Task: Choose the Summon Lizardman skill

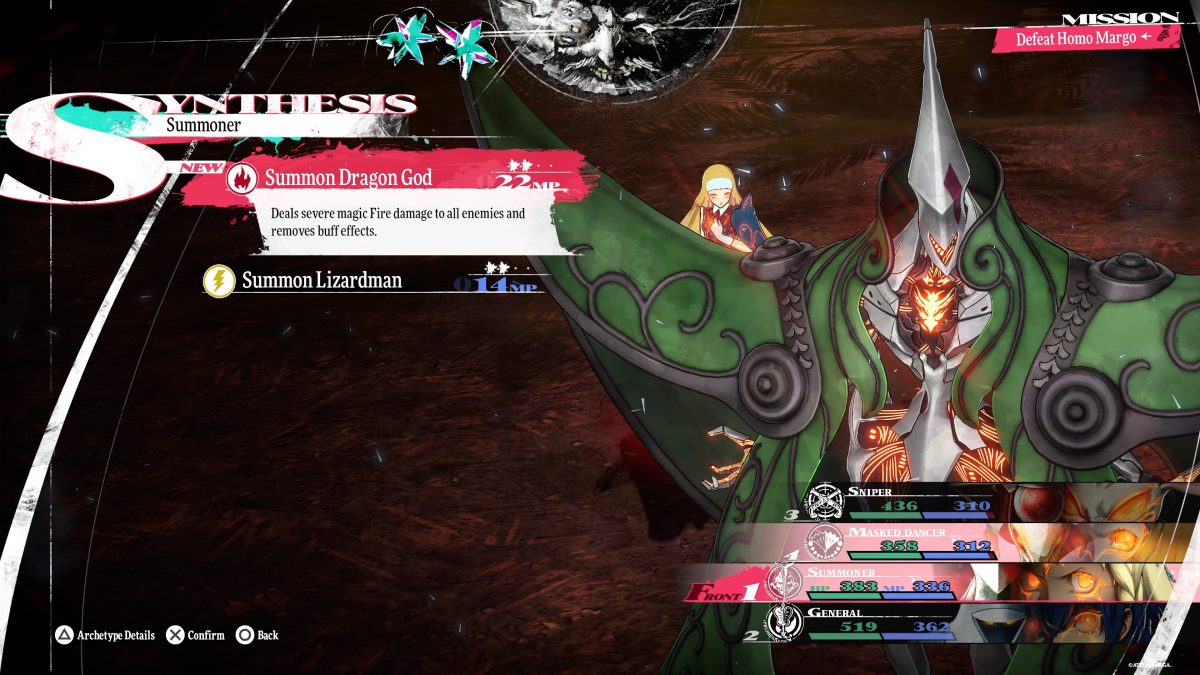Action: 321,281
